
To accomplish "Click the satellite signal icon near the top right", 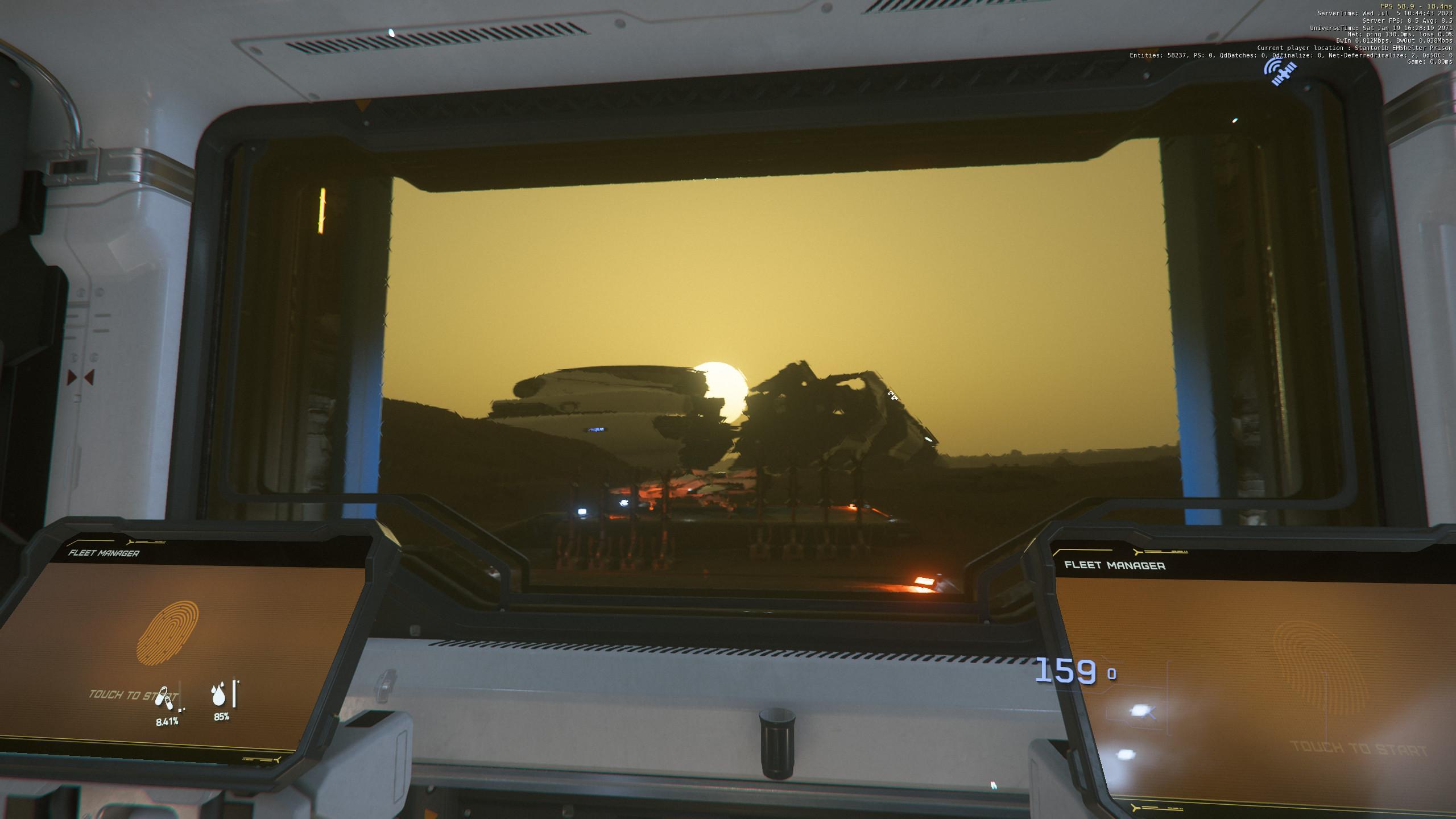I will point(1280,71).
